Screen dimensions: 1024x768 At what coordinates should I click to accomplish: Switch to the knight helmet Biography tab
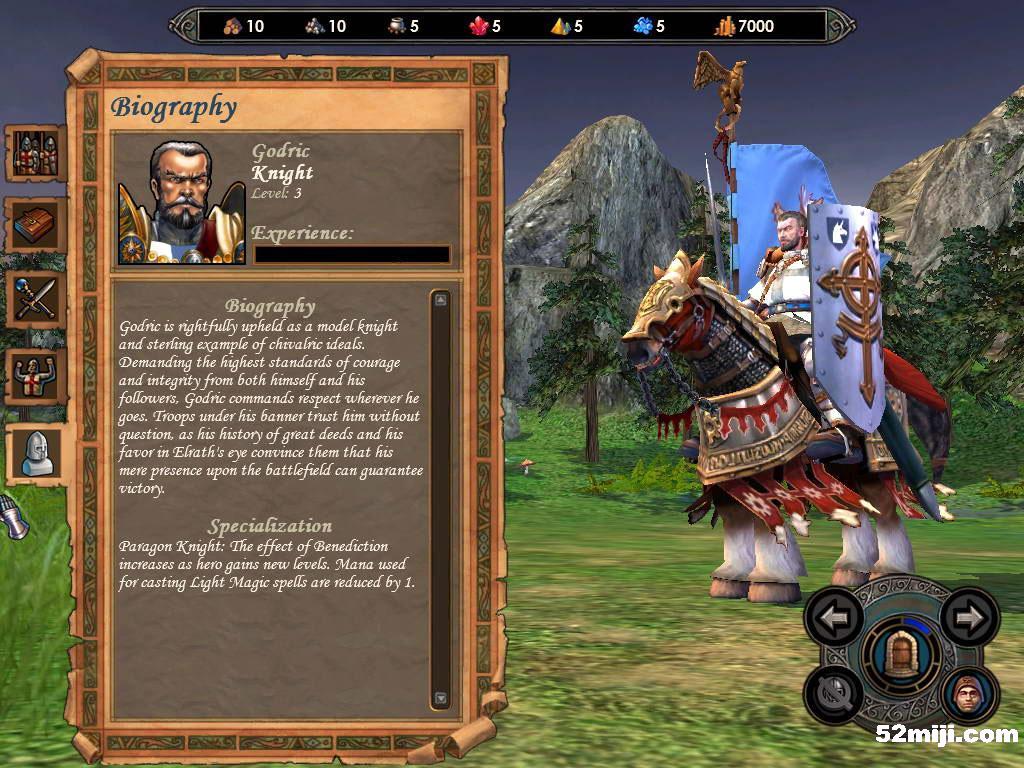point(38,452)
